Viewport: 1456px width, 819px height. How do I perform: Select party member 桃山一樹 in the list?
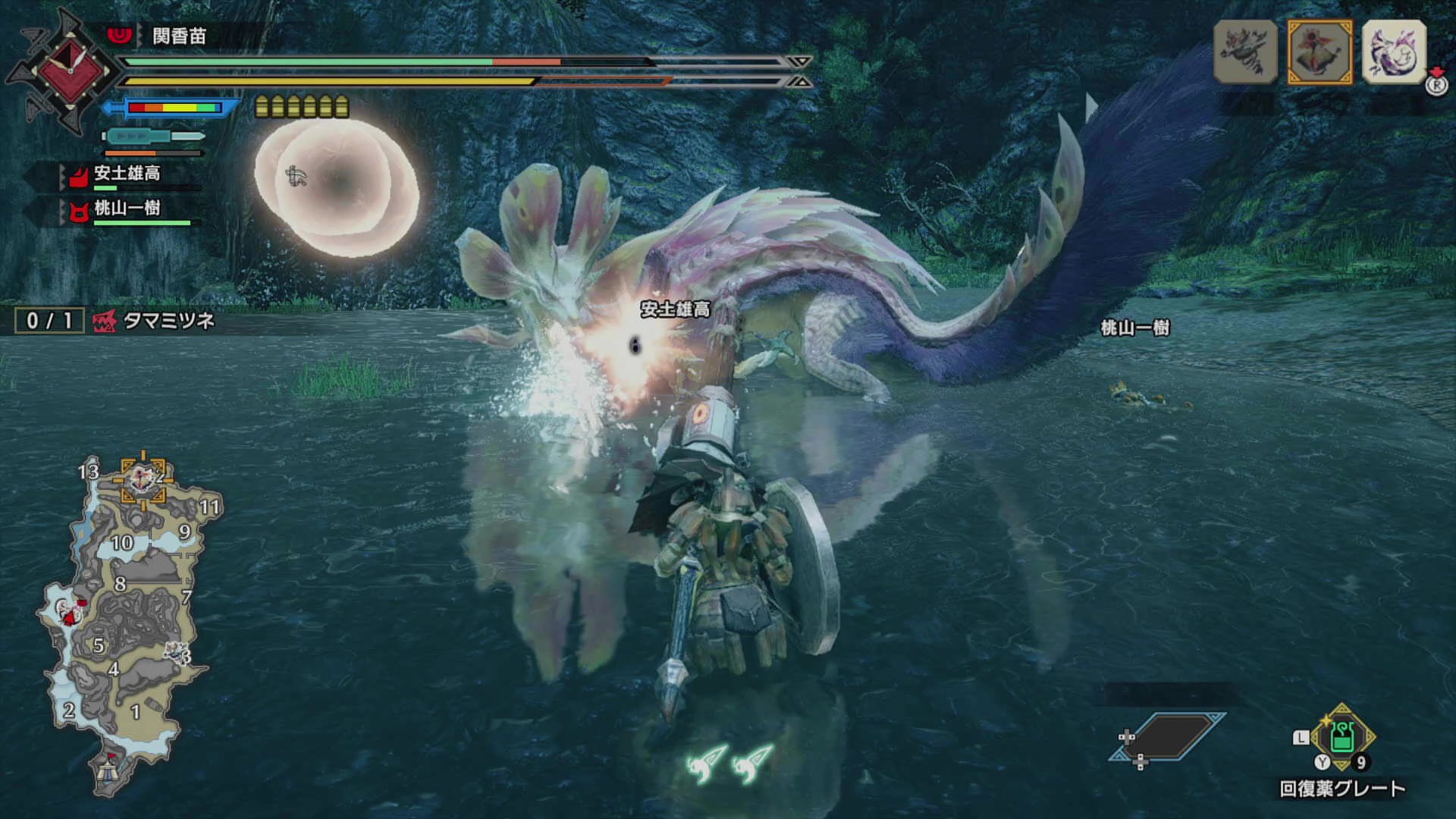(126, 209)
